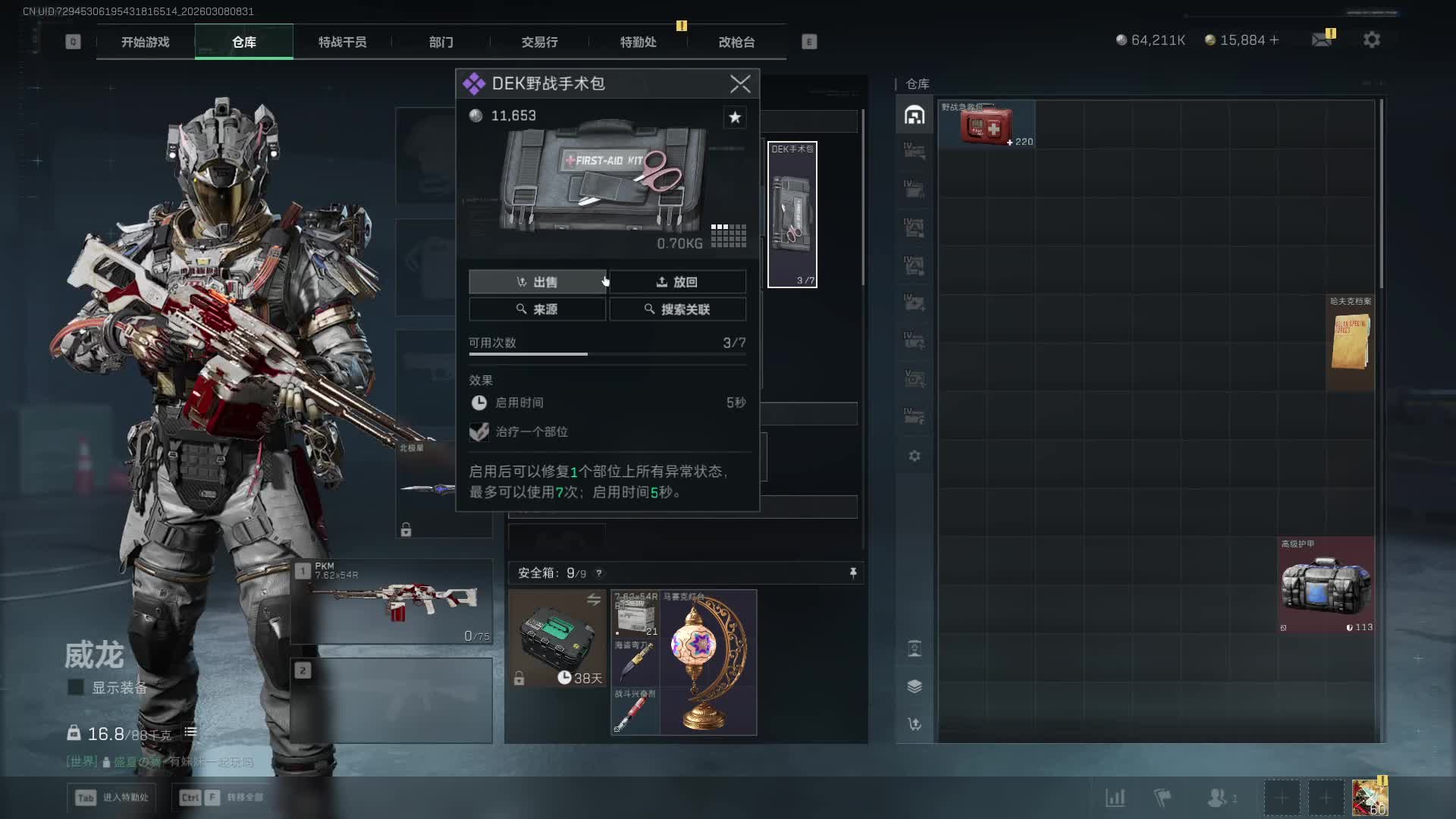Select the PKM weapon slot

click(392, 602)
